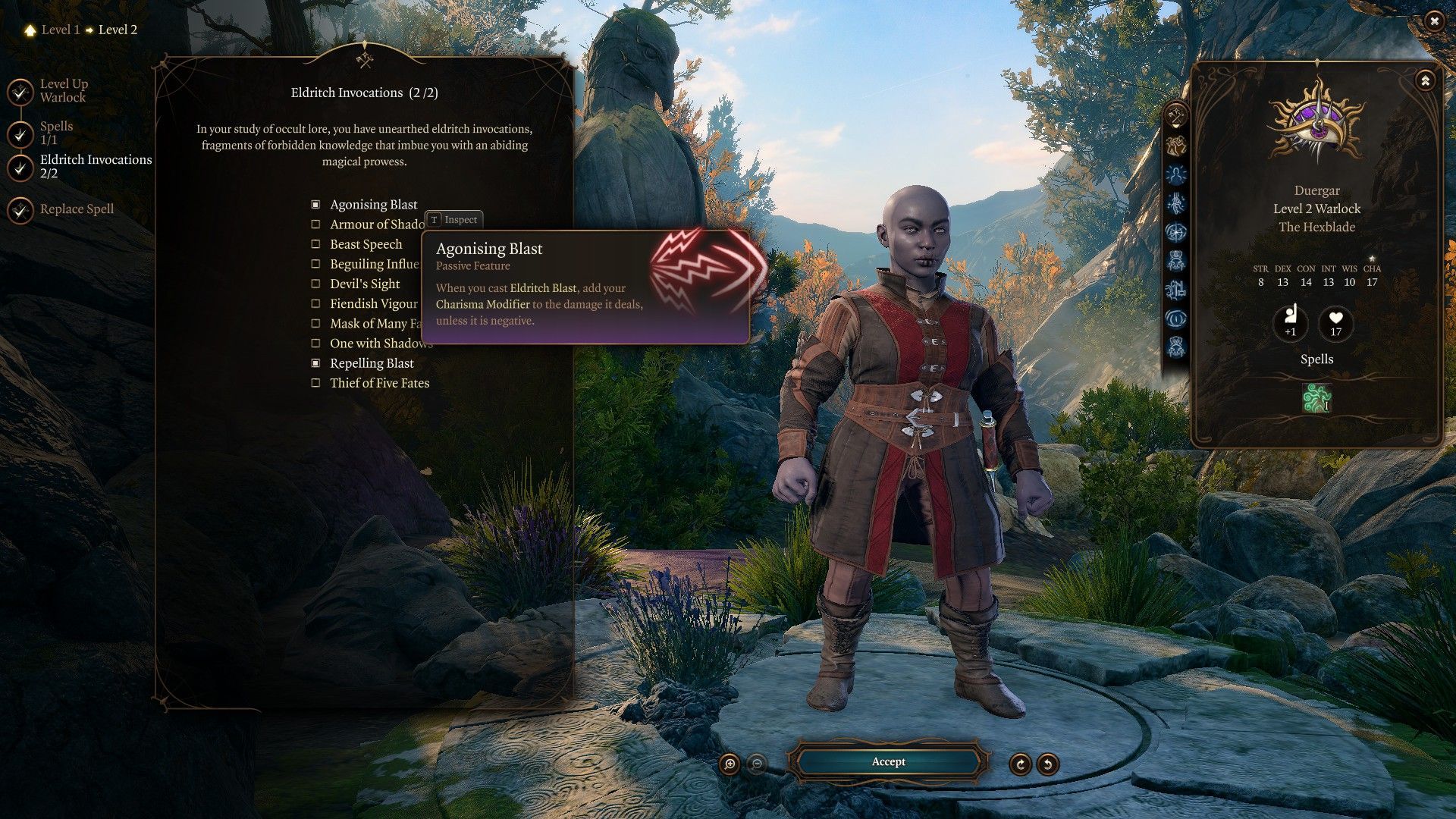Zoom out the character model view
1456x819 pixels.
pos(756,764)
